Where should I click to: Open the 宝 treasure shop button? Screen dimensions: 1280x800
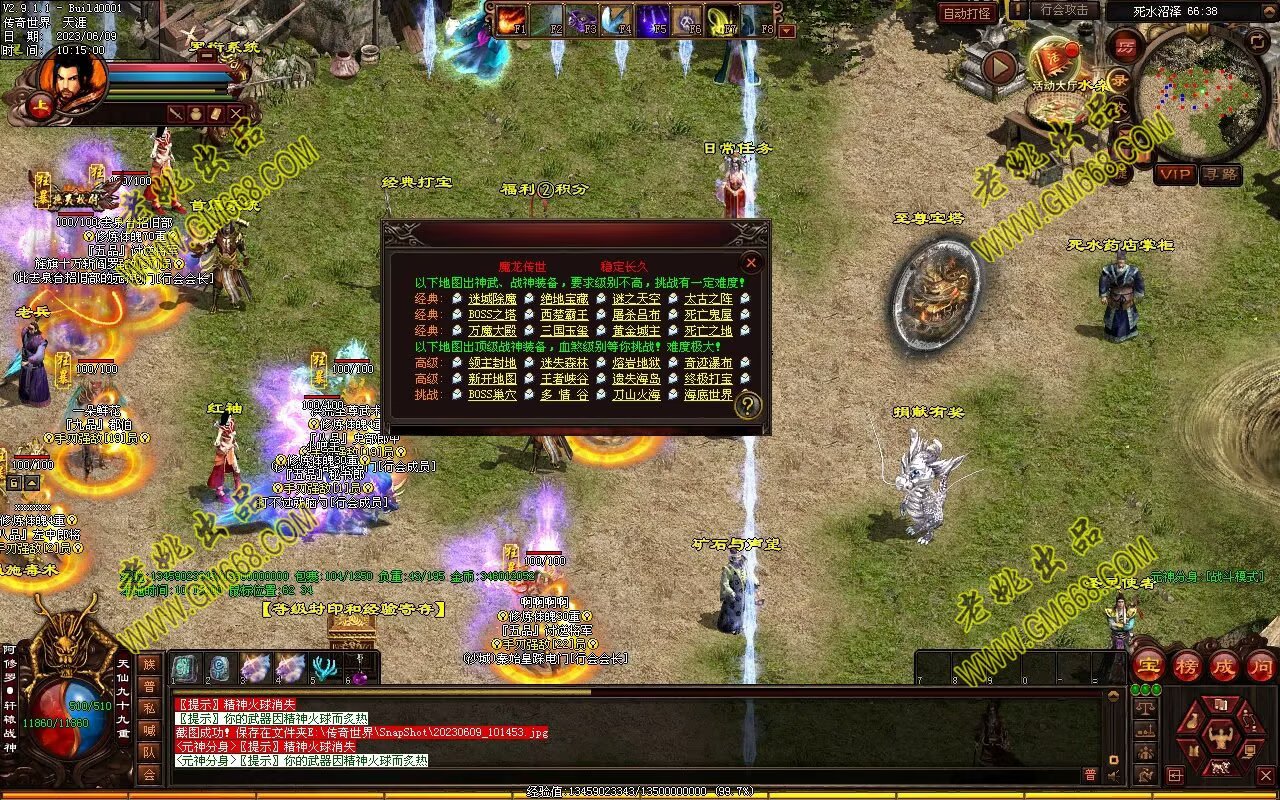(x=1148, y=665)
